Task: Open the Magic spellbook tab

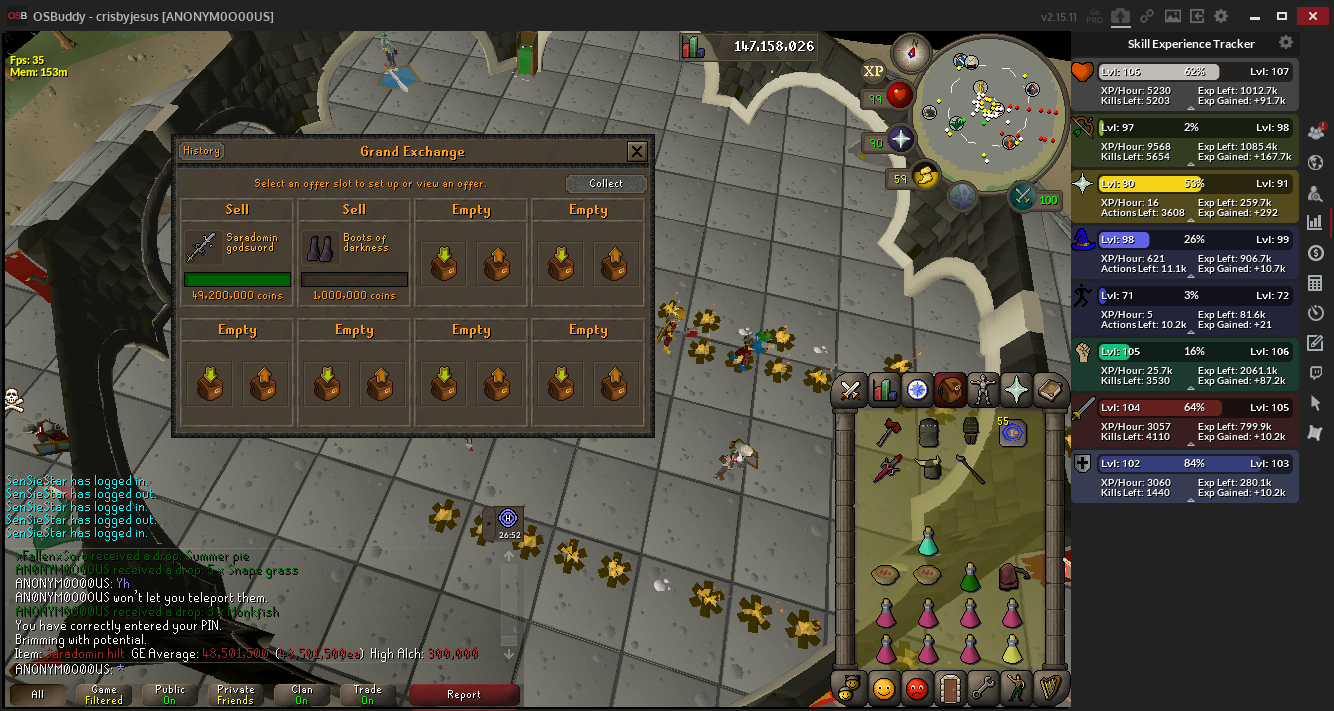Action: coord(1049,389)
